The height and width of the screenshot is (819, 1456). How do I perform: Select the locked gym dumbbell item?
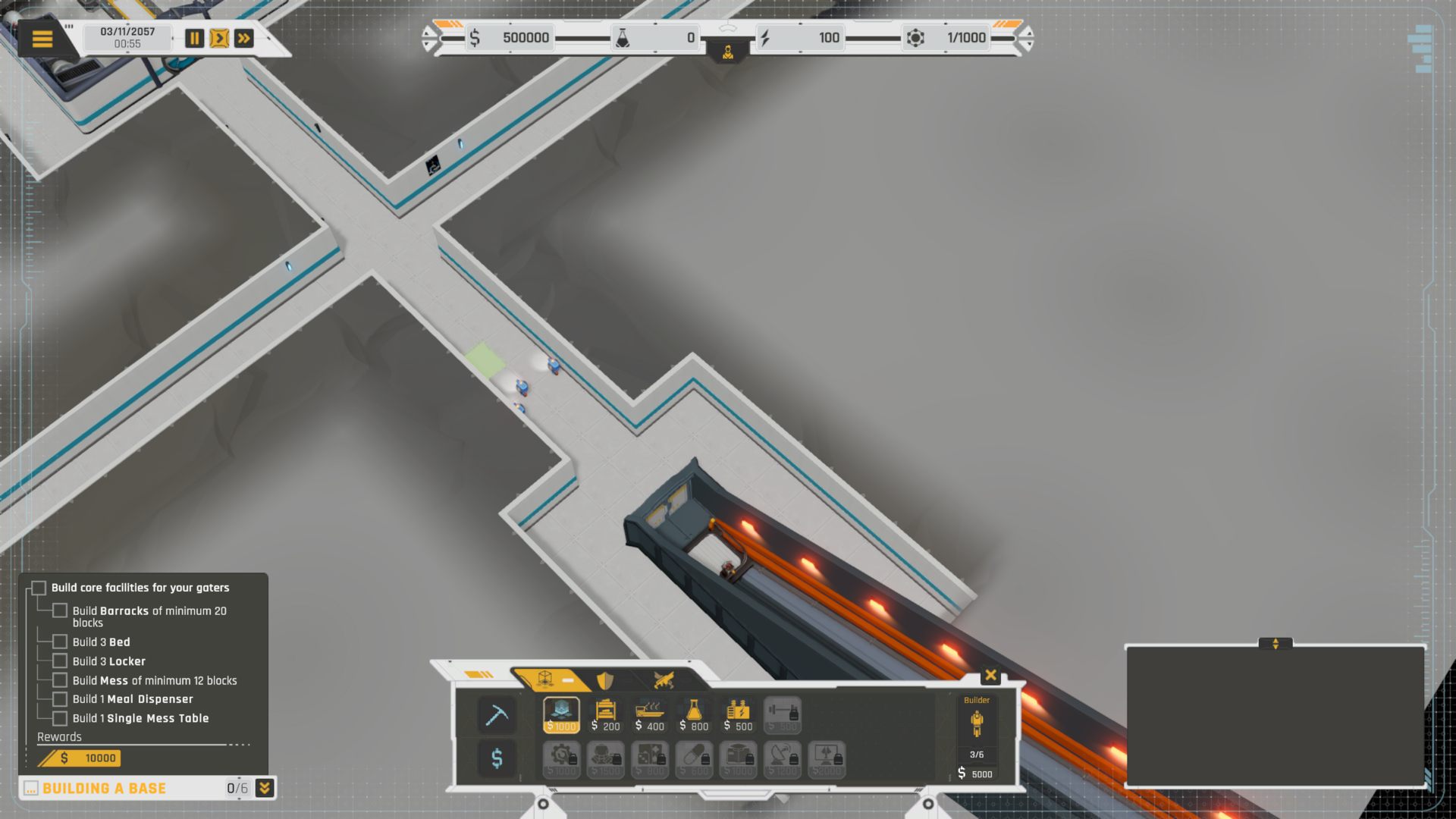point(782,715)
